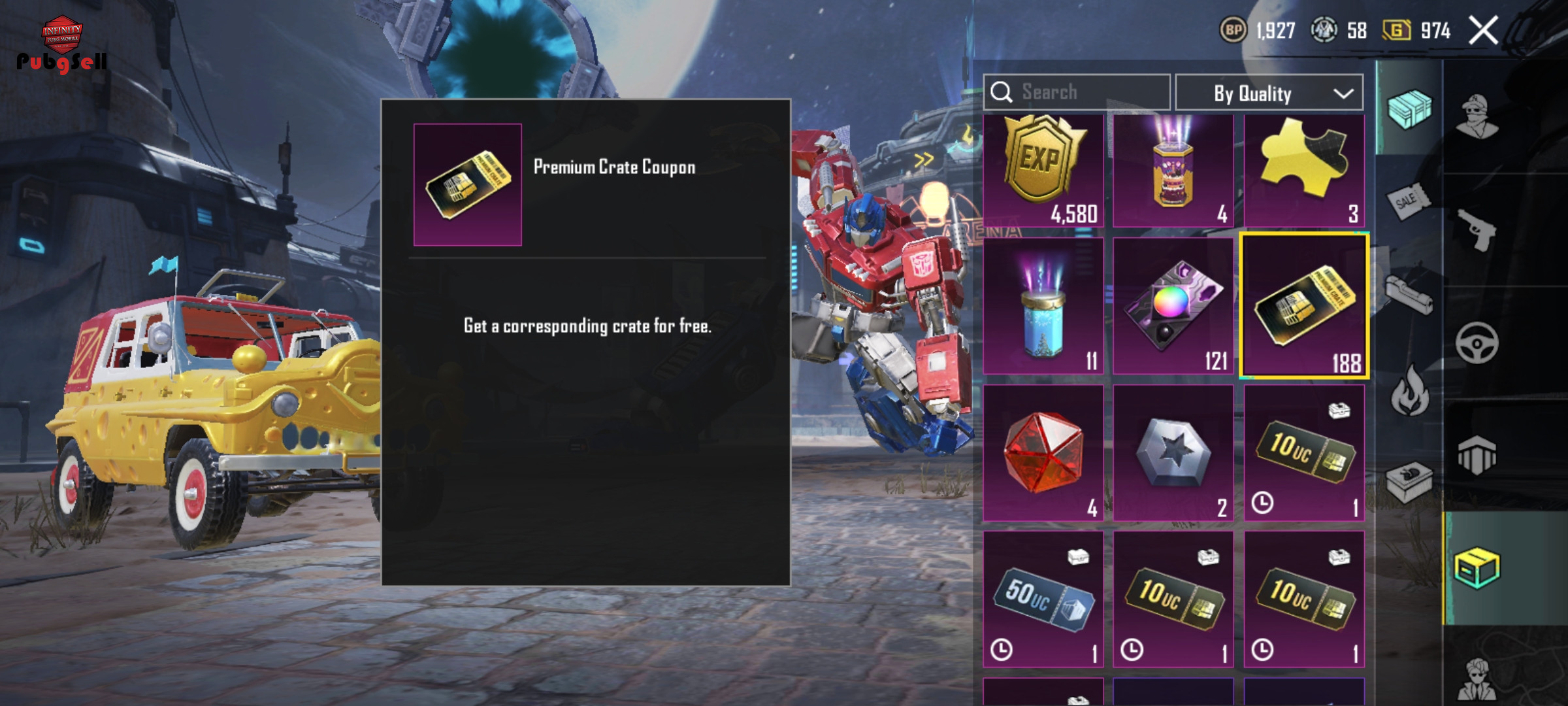The image size is (1568, 706).
Task: Switch to the outfit character tab
Action: pyautogui.click(x=1478, y=118)
